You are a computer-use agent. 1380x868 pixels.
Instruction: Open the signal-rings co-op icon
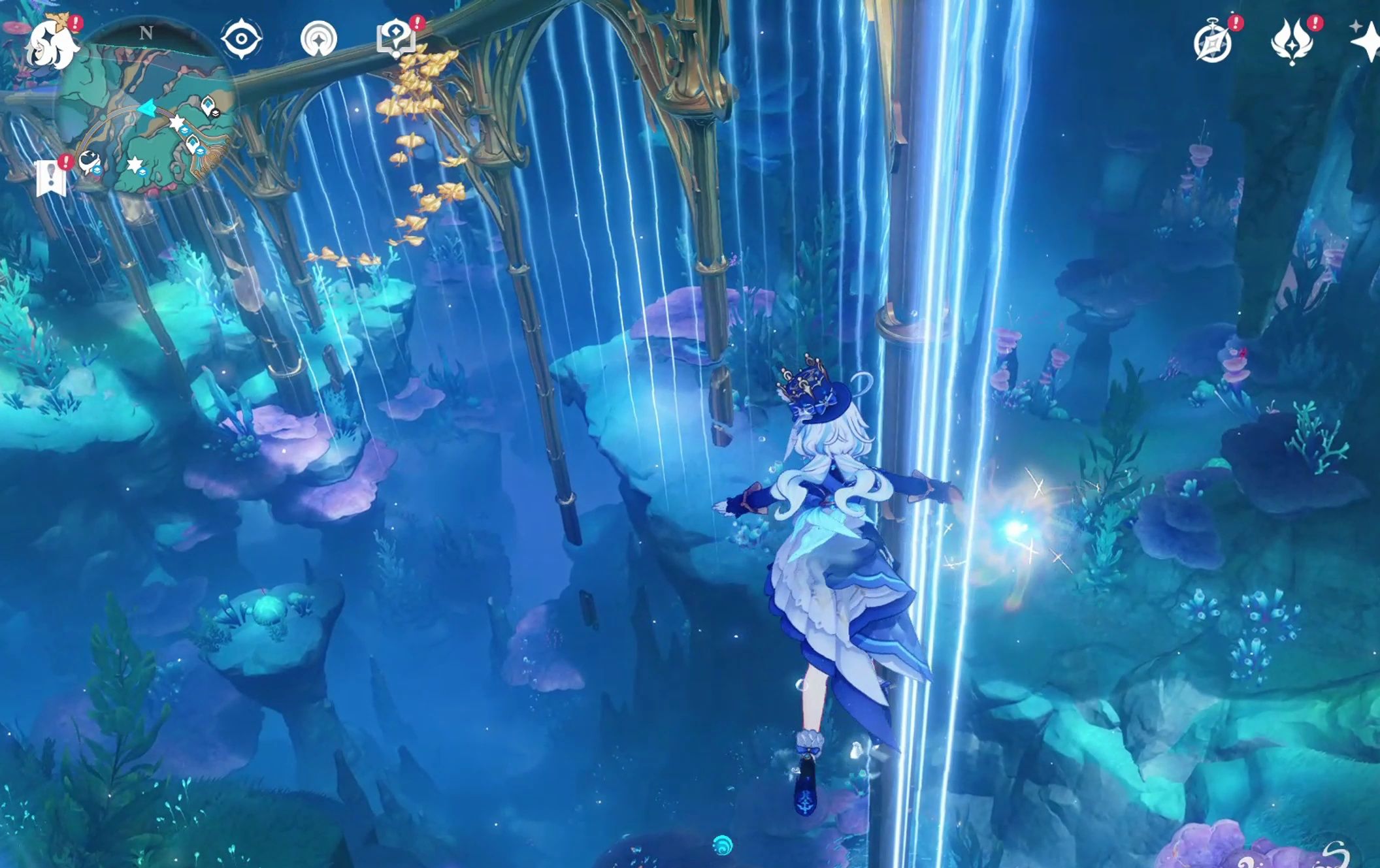[318, 39]
